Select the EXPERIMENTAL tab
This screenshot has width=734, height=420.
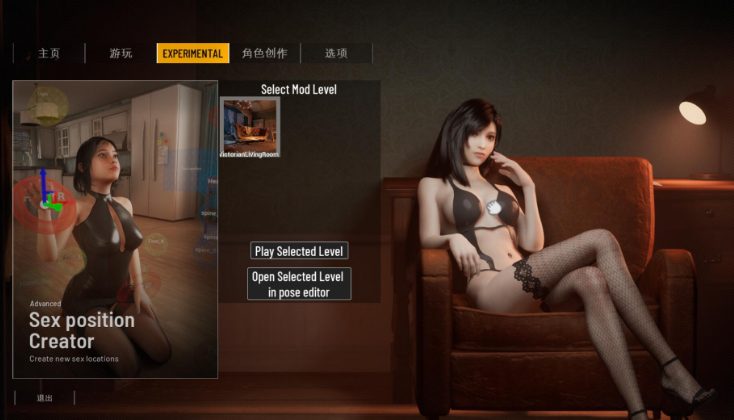(x=193, y=53)
